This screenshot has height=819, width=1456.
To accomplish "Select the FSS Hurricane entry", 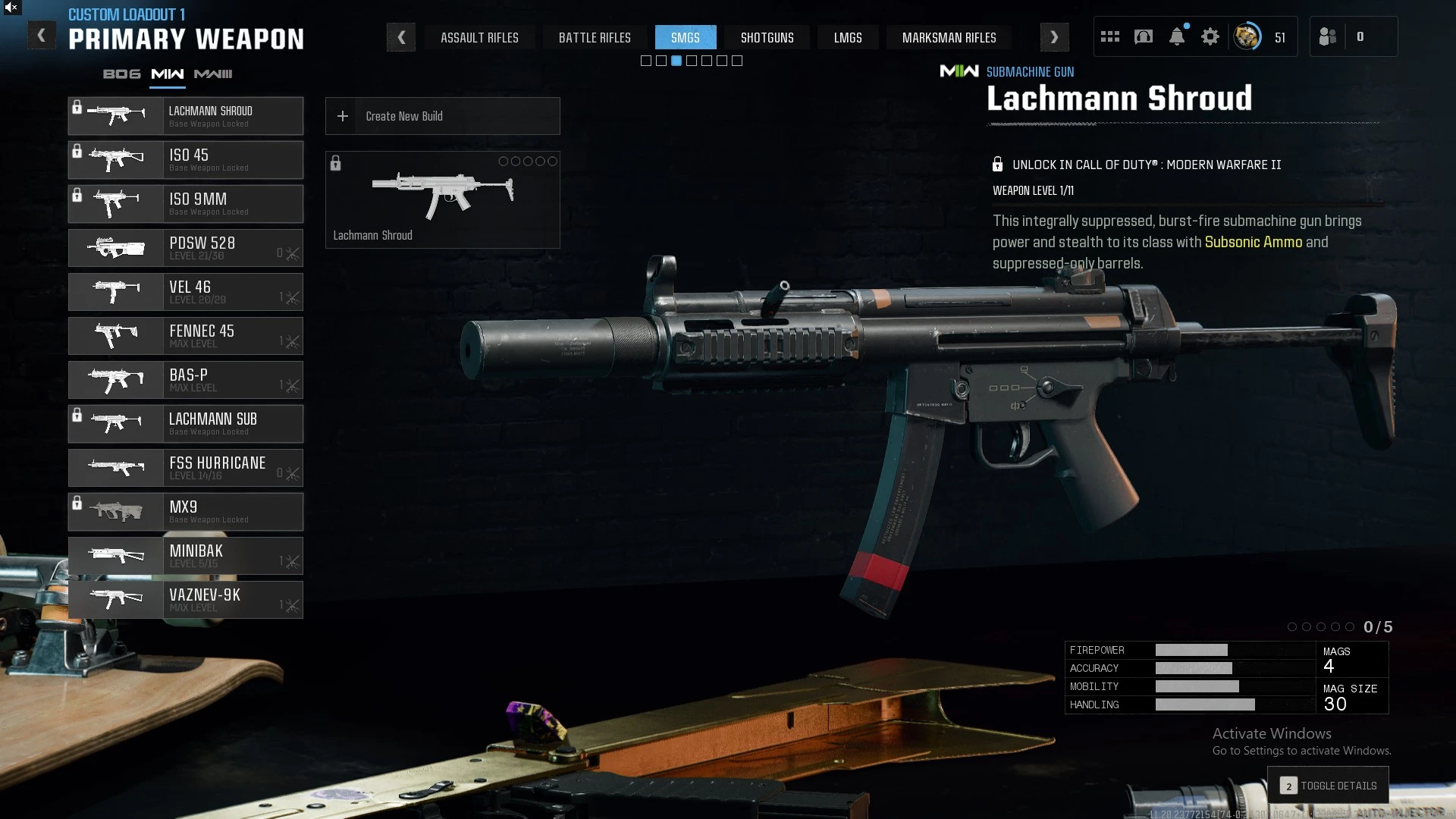I will pos(186,468).
